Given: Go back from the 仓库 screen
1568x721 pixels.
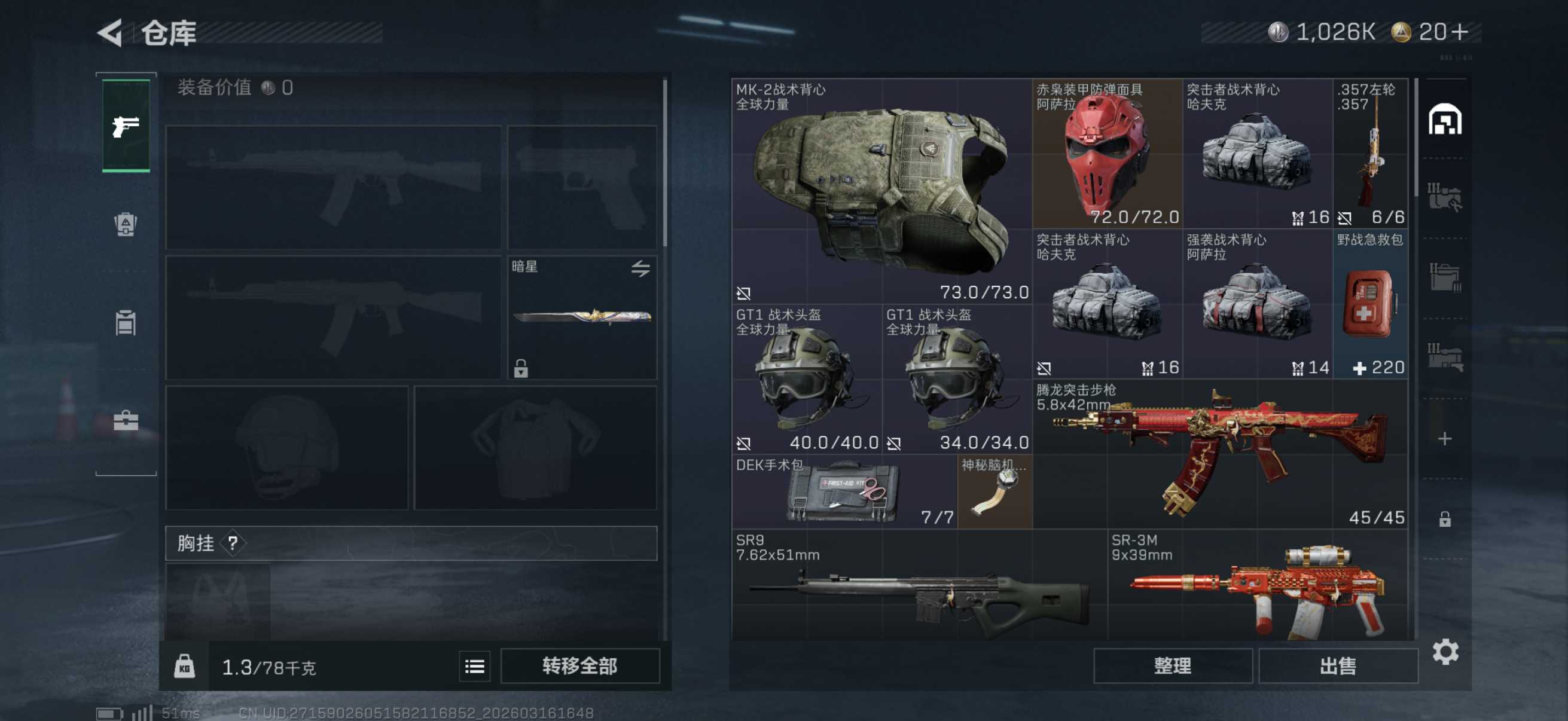Looking at the screenshot, I should point(111,32).
